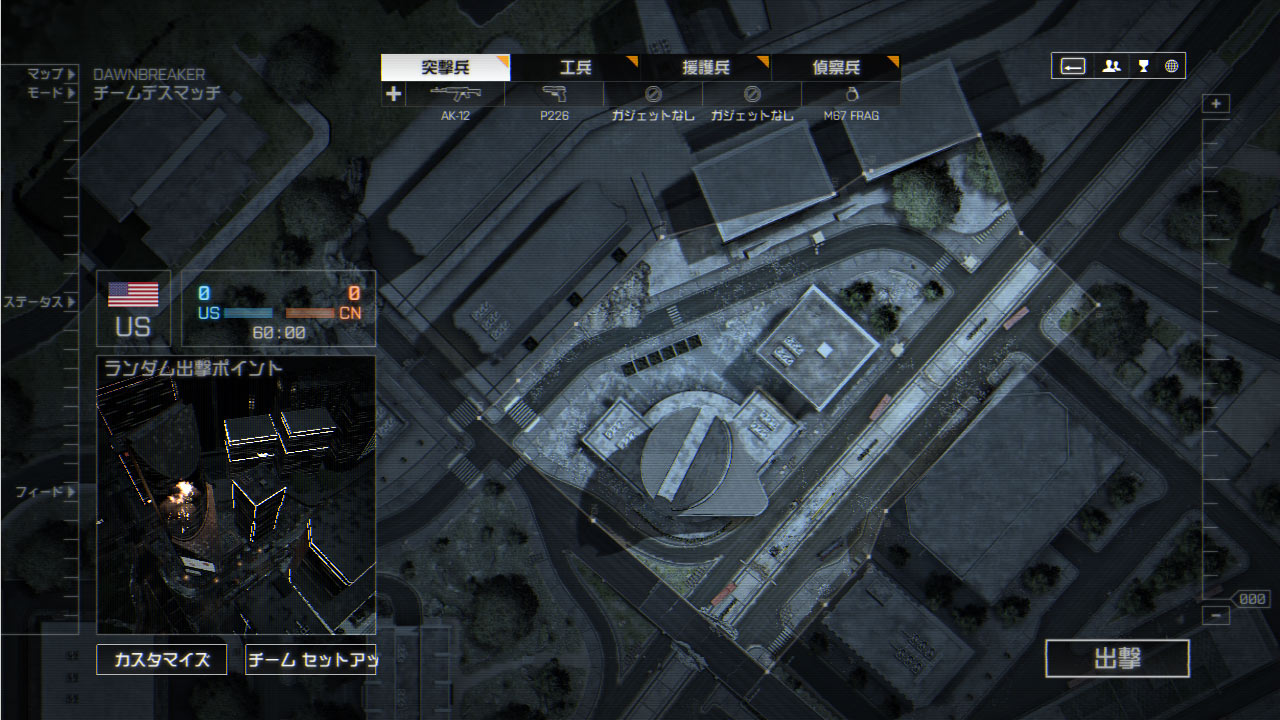Zoom in the map with plus button
The width and height of the screenshot is (1280, 720).
pos(1216,104)
